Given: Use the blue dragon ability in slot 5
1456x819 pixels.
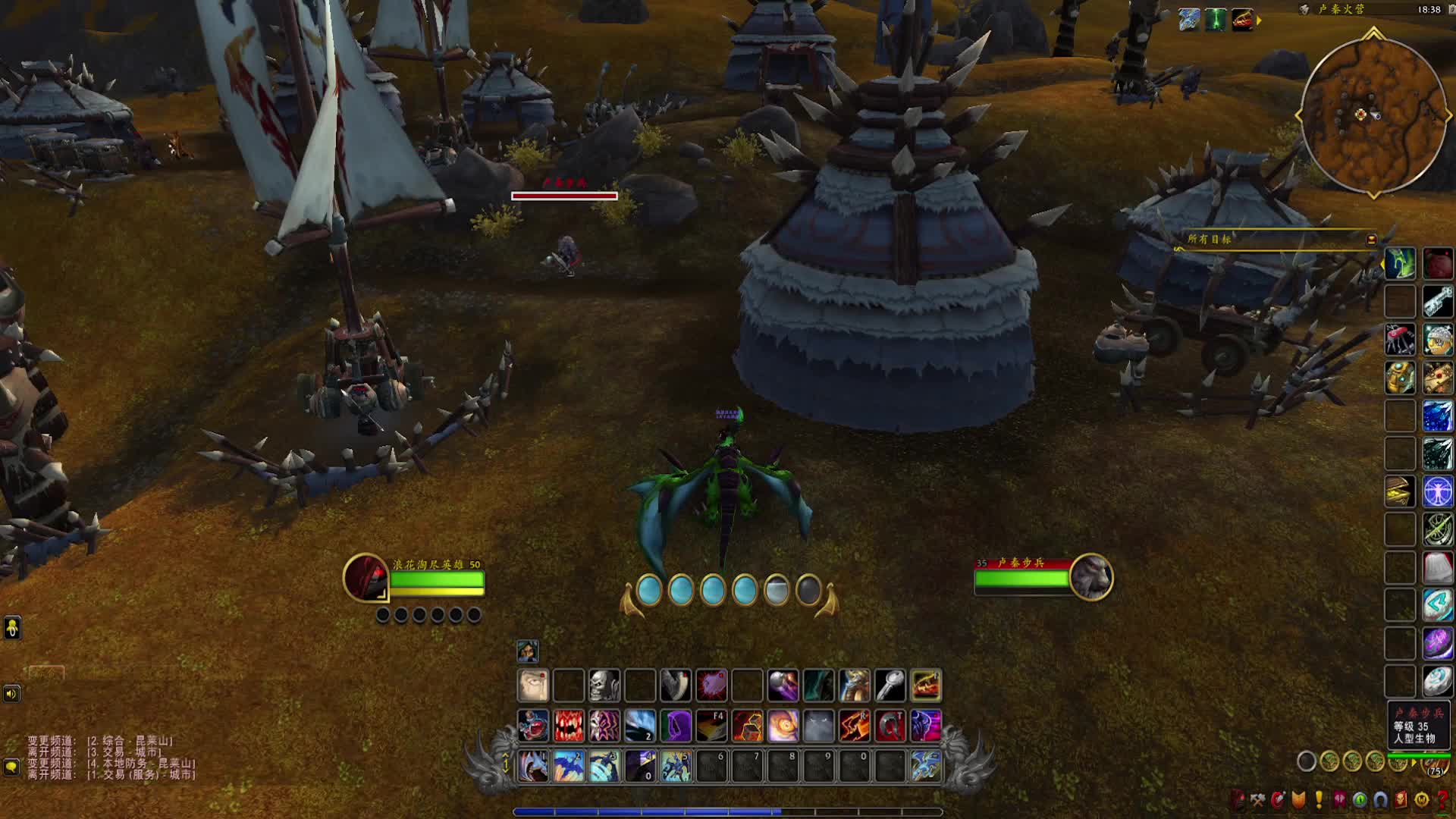Looking at the screenshot, I should coord(676,766).
